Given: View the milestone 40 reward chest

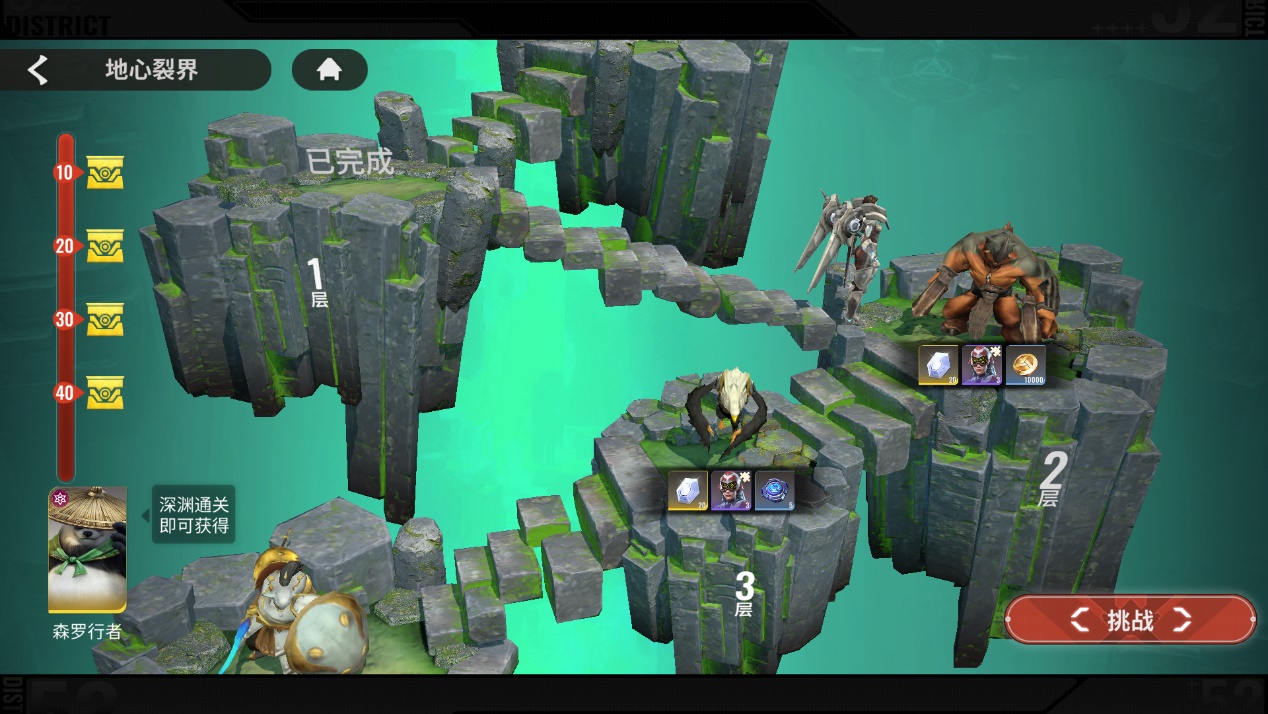Looking at the screenshot, I should click(105, 393).
